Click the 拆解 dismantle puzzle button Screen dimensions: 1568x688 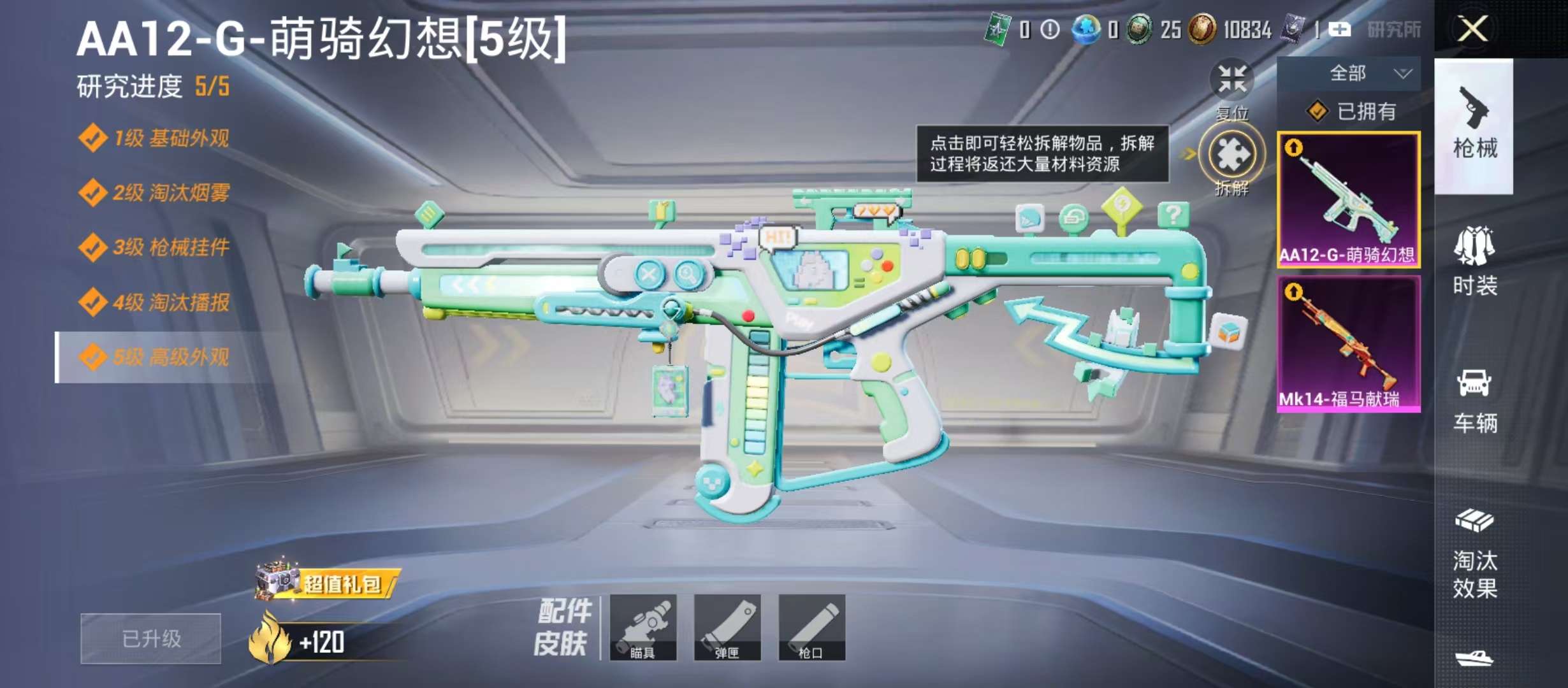(x=1231, y=155)
